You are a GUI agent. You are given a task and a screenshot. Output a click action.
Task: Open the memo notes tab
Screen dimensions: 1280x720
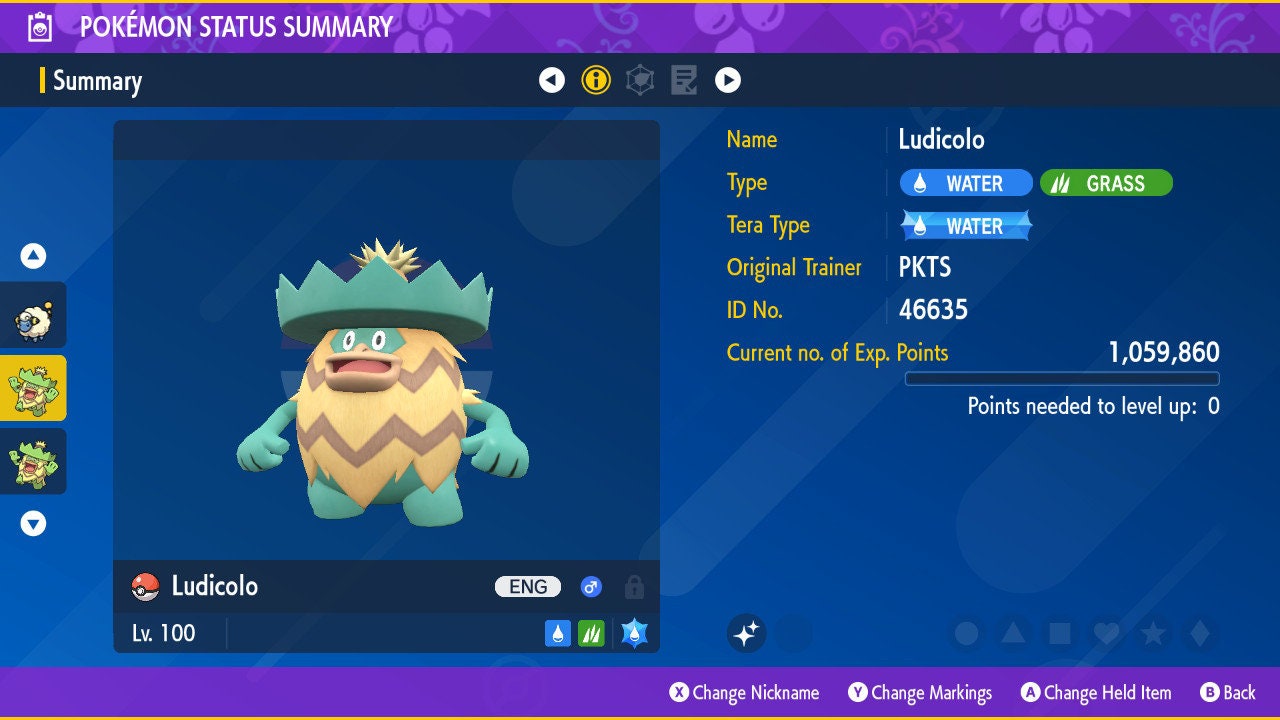684,80
